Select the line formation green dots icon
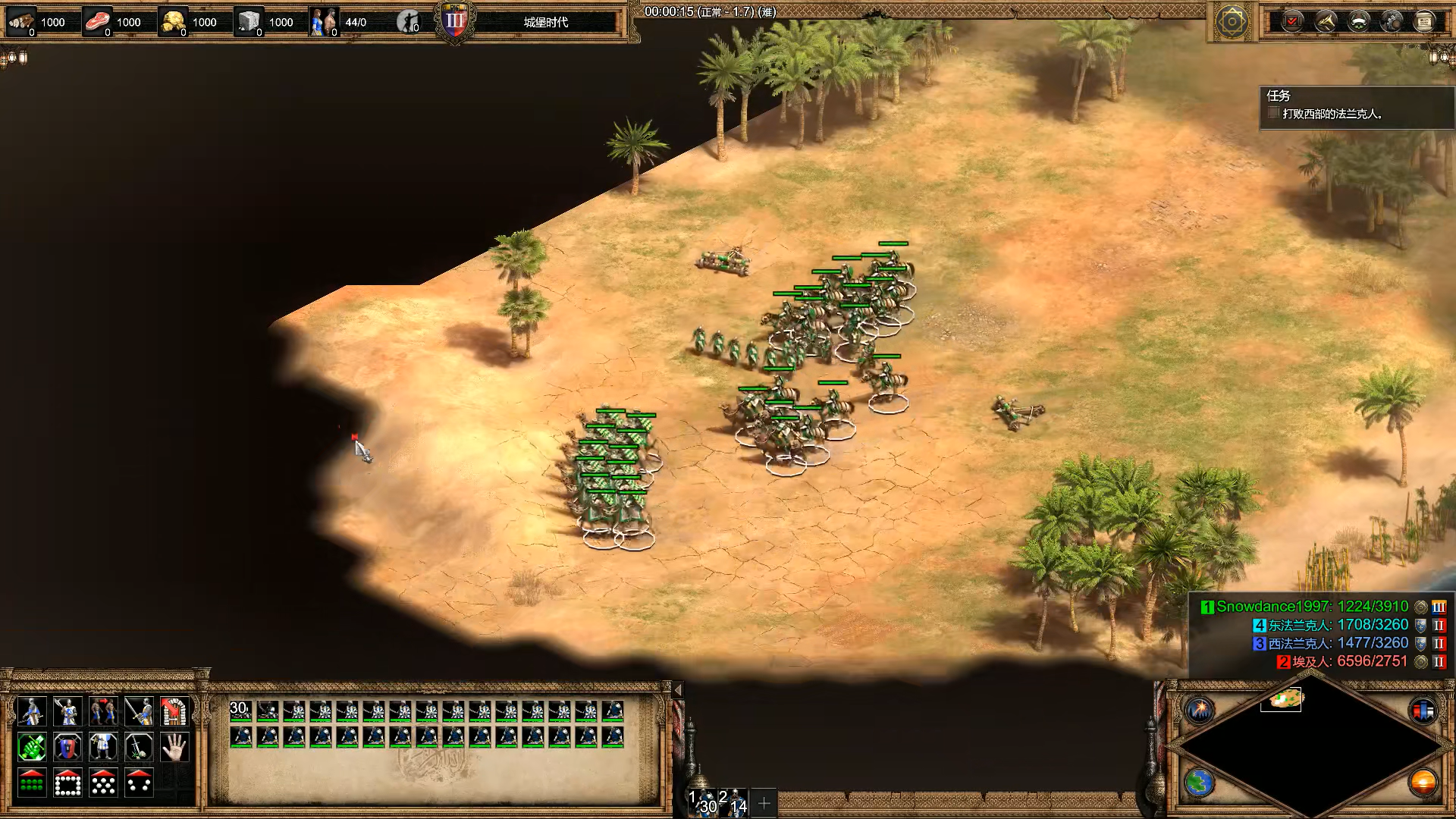The image size is (1456, 819). (x=31, y=783)
